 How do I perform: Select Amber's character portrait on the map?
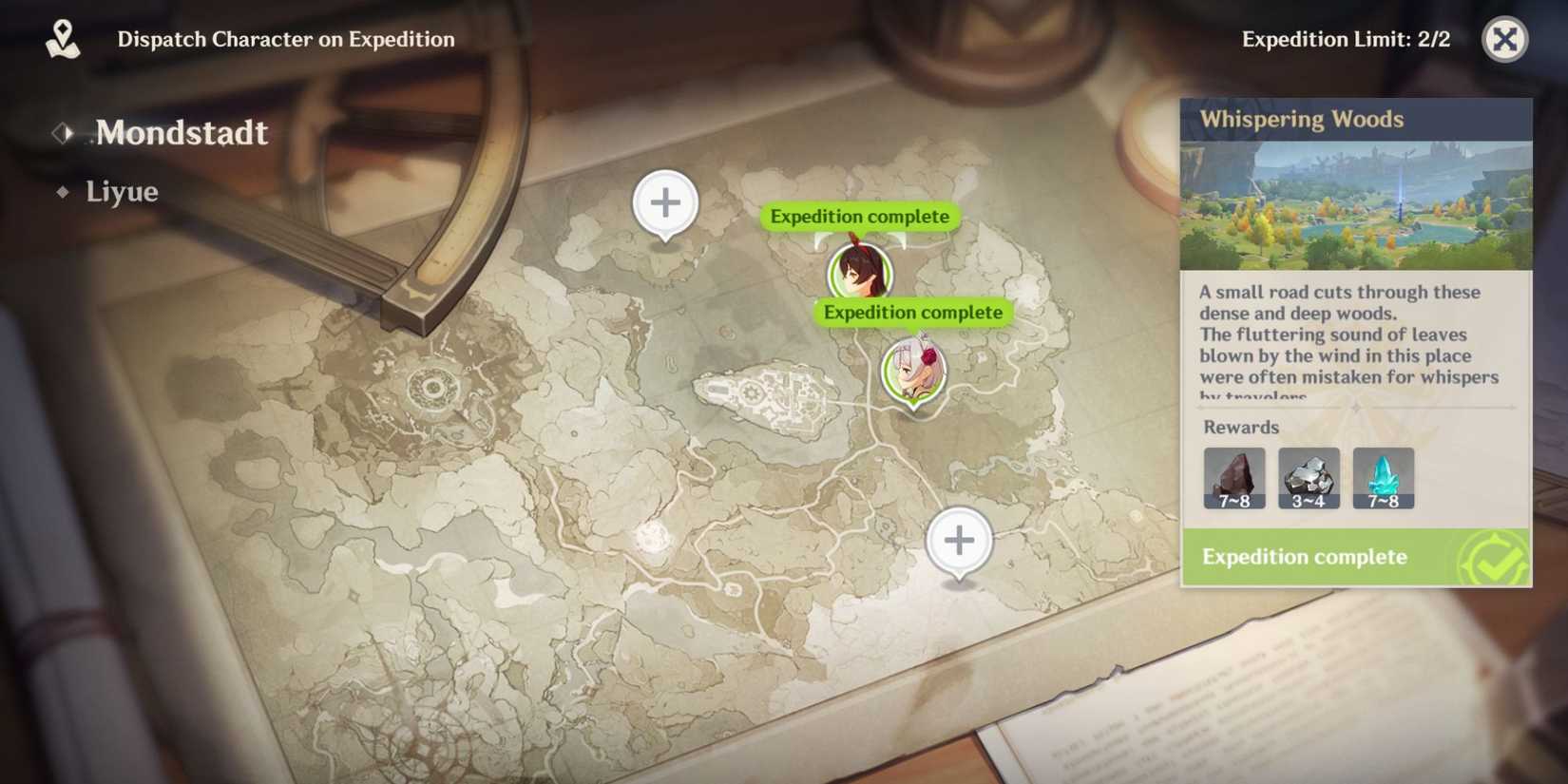[x=858, y=275]
